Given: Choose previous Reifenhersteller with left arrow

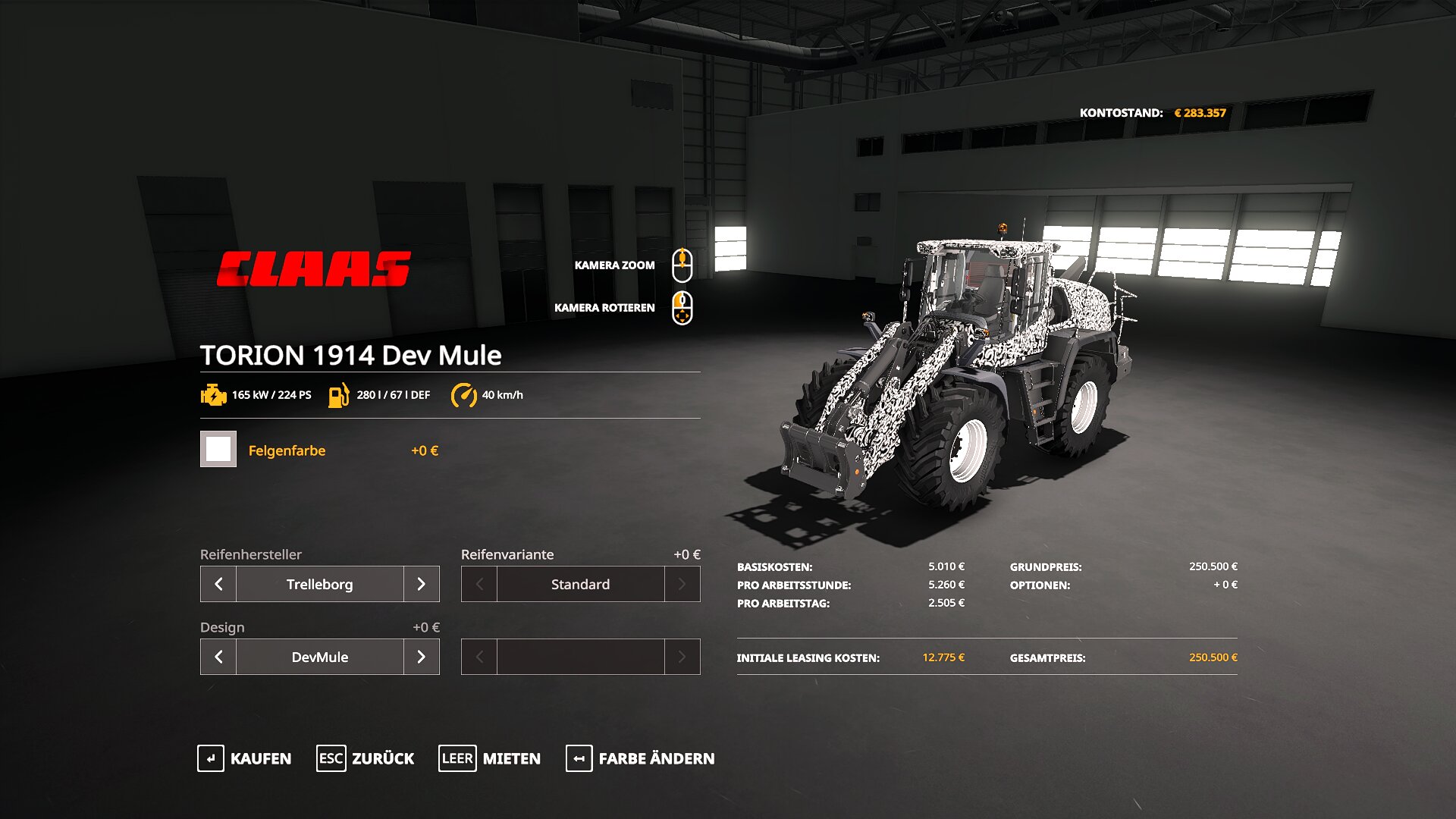Looking at the screenshot, I should coord(218,584).
